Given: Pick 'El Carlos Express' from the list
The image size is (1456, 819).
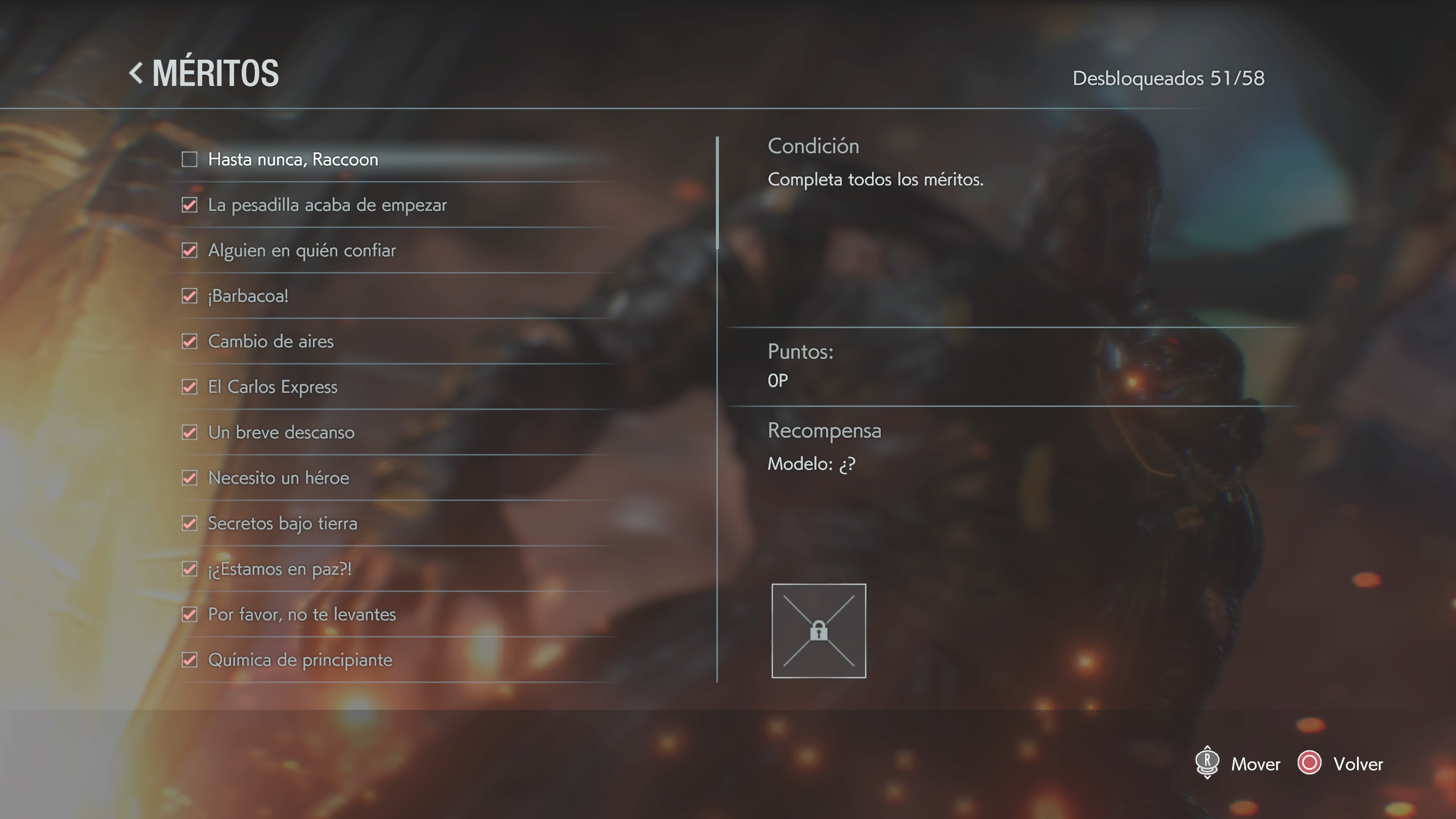Looking at the screenshot, I should pos(273,387).
